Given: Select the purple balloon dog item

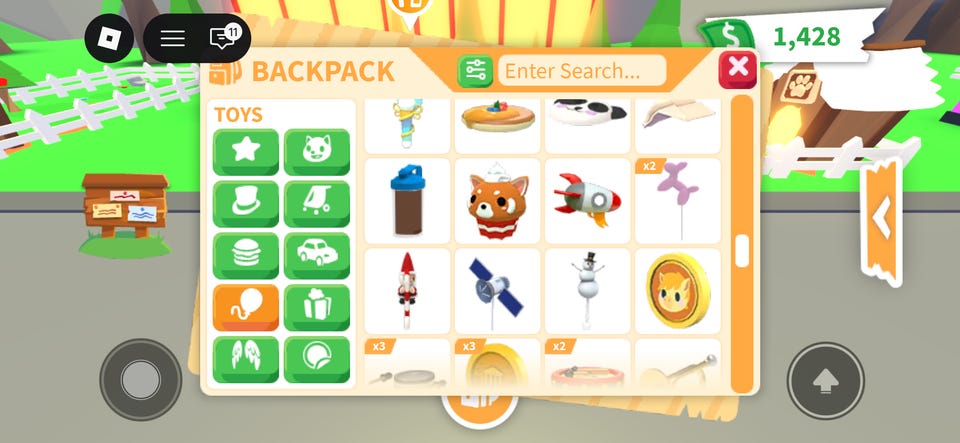Looking at the screenshot, I should pos(677,201).
